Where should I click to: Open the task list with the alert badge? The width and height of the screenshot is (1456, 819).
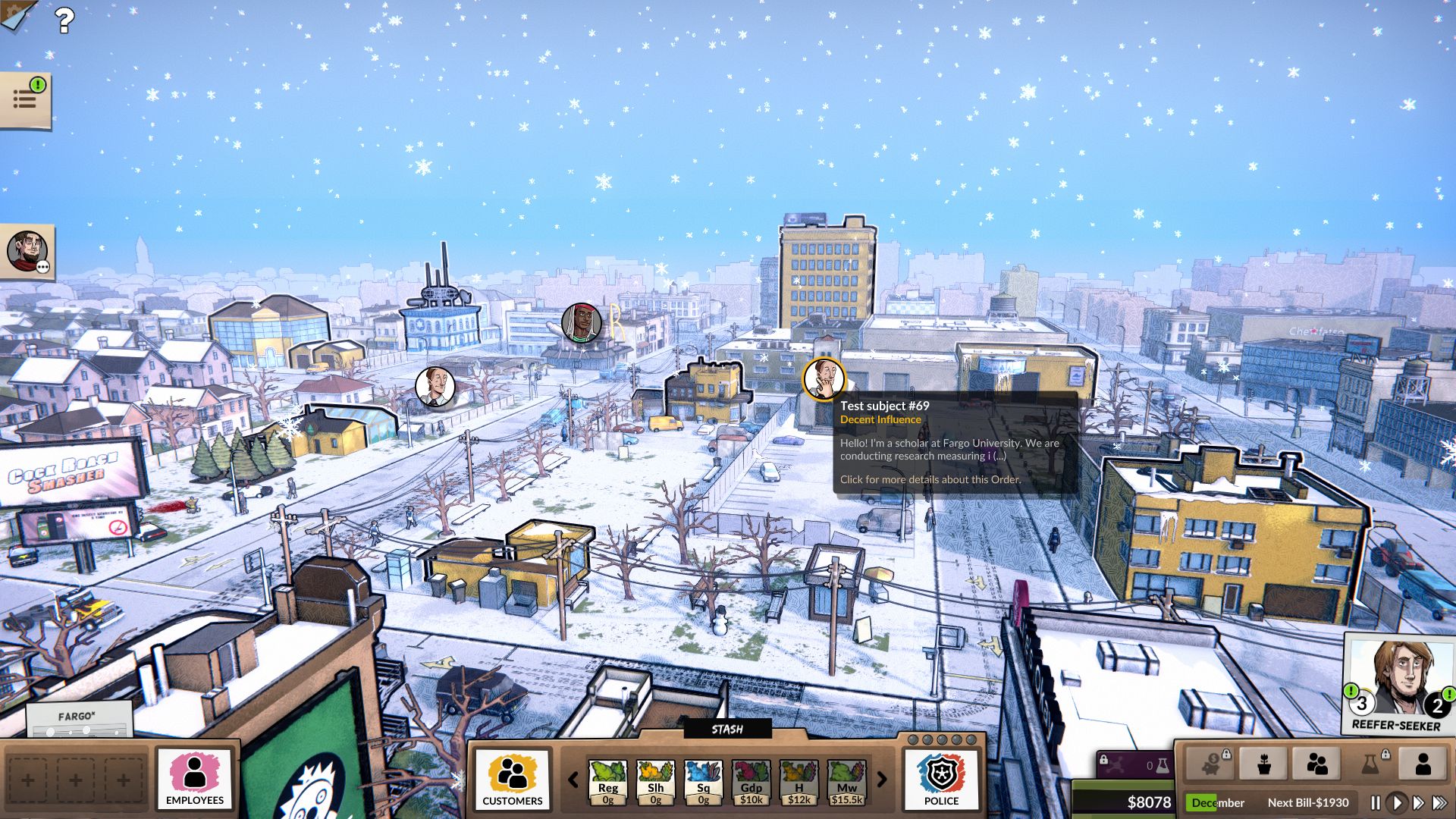pyautogui.click(x=26, y=99)
